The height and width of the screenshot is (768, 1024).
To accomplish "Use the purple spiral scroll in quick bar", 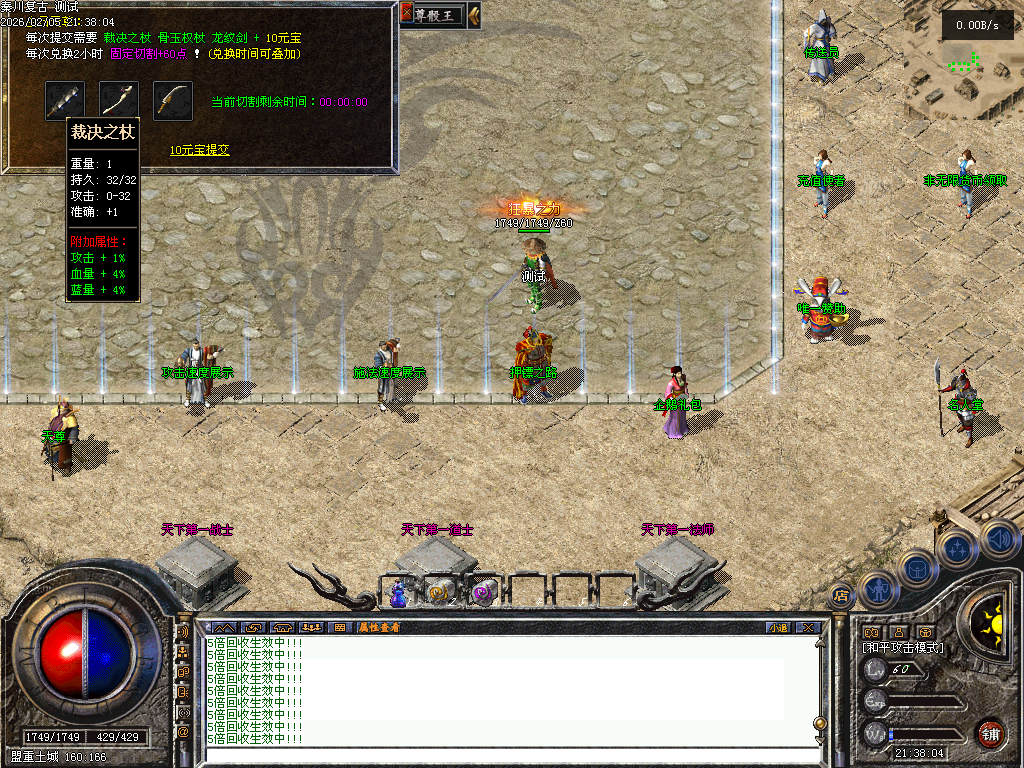I will (483, 592).
